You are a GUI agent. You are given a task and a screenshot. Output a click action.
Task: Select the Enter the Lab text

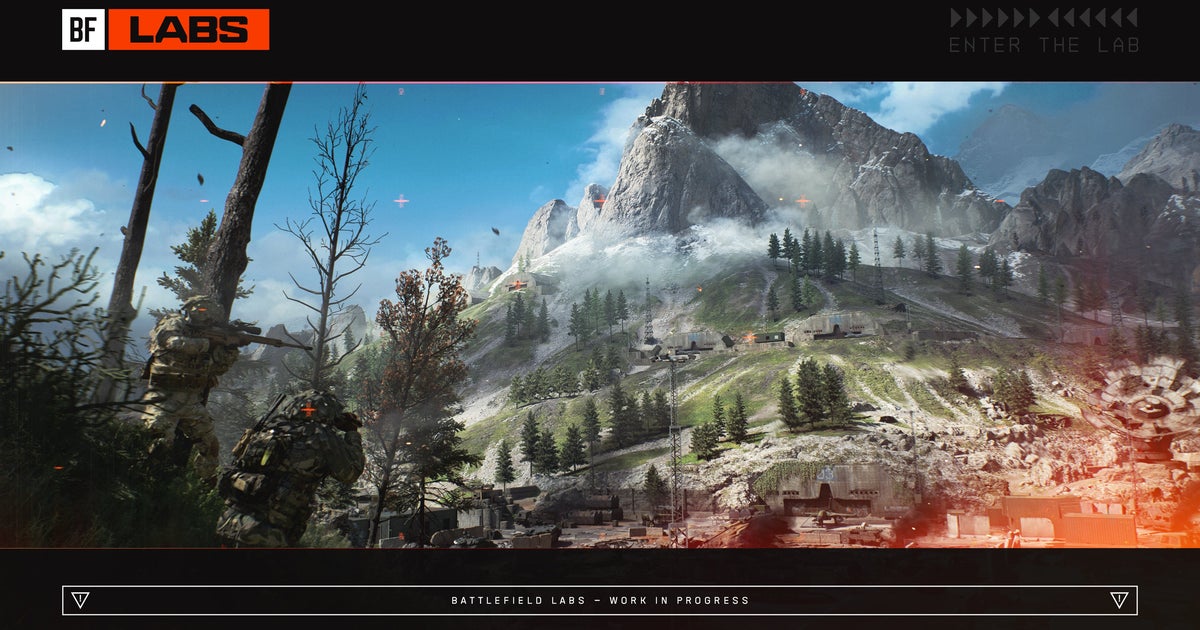pos(1043,45)
